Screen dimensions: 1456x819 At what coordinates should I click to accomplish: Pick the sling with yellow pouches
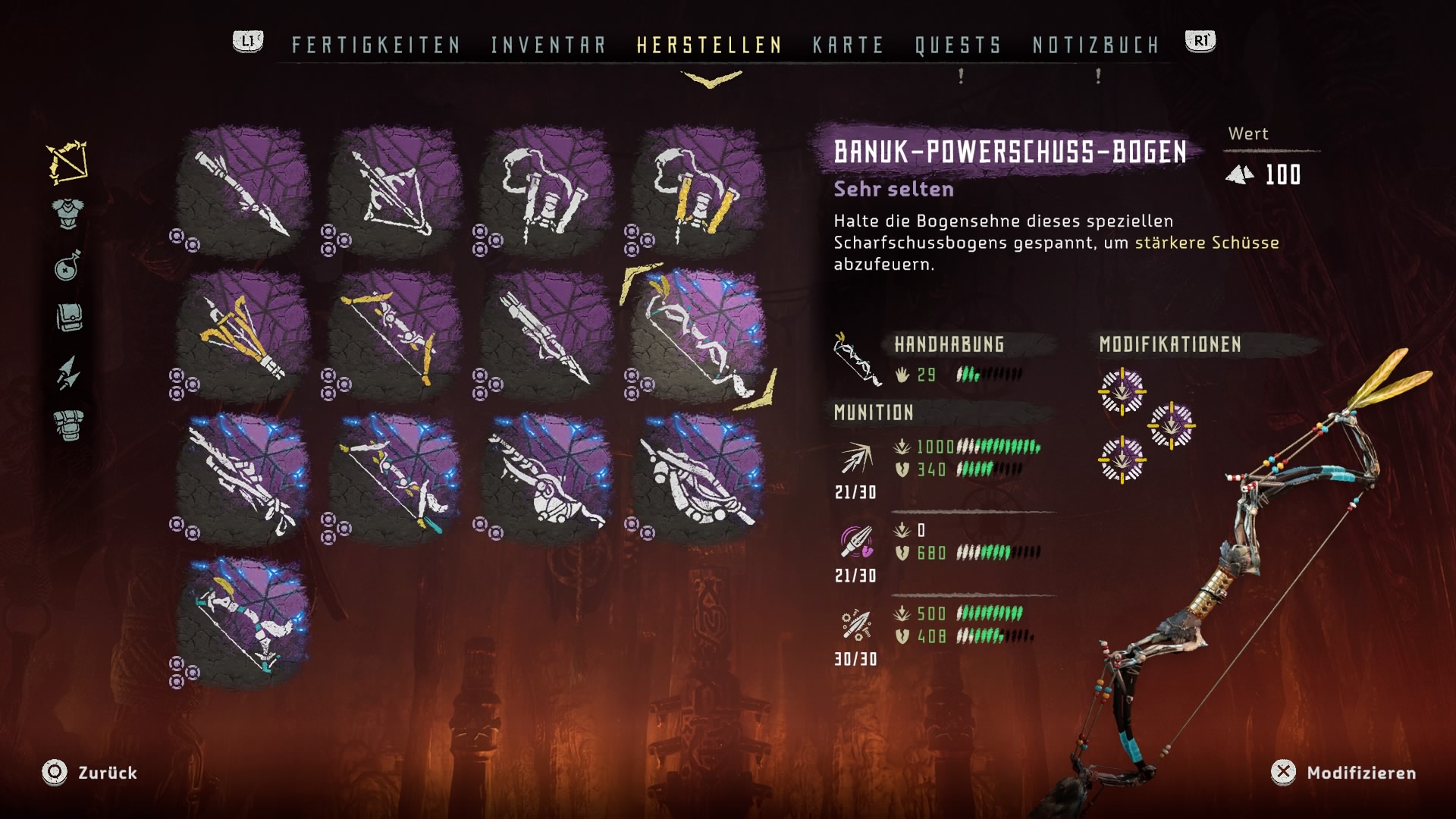698,193
